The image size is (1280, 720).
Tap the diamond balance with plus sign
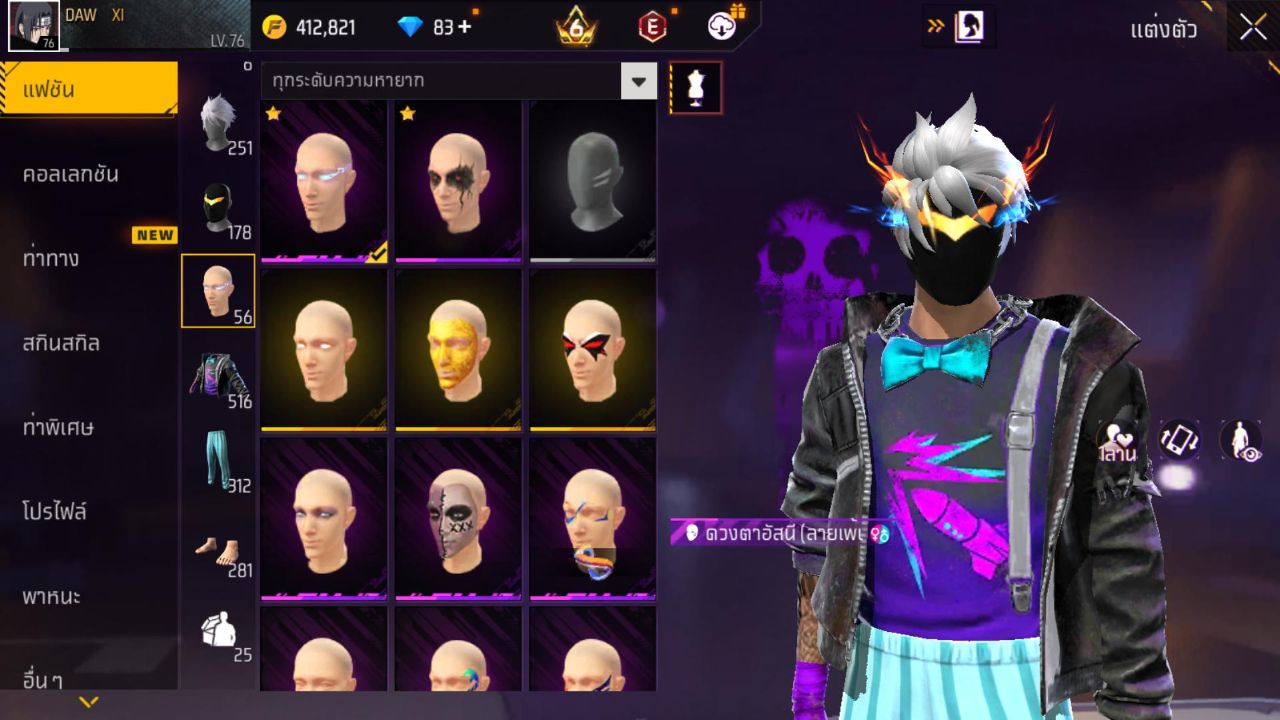coord(440,27)
